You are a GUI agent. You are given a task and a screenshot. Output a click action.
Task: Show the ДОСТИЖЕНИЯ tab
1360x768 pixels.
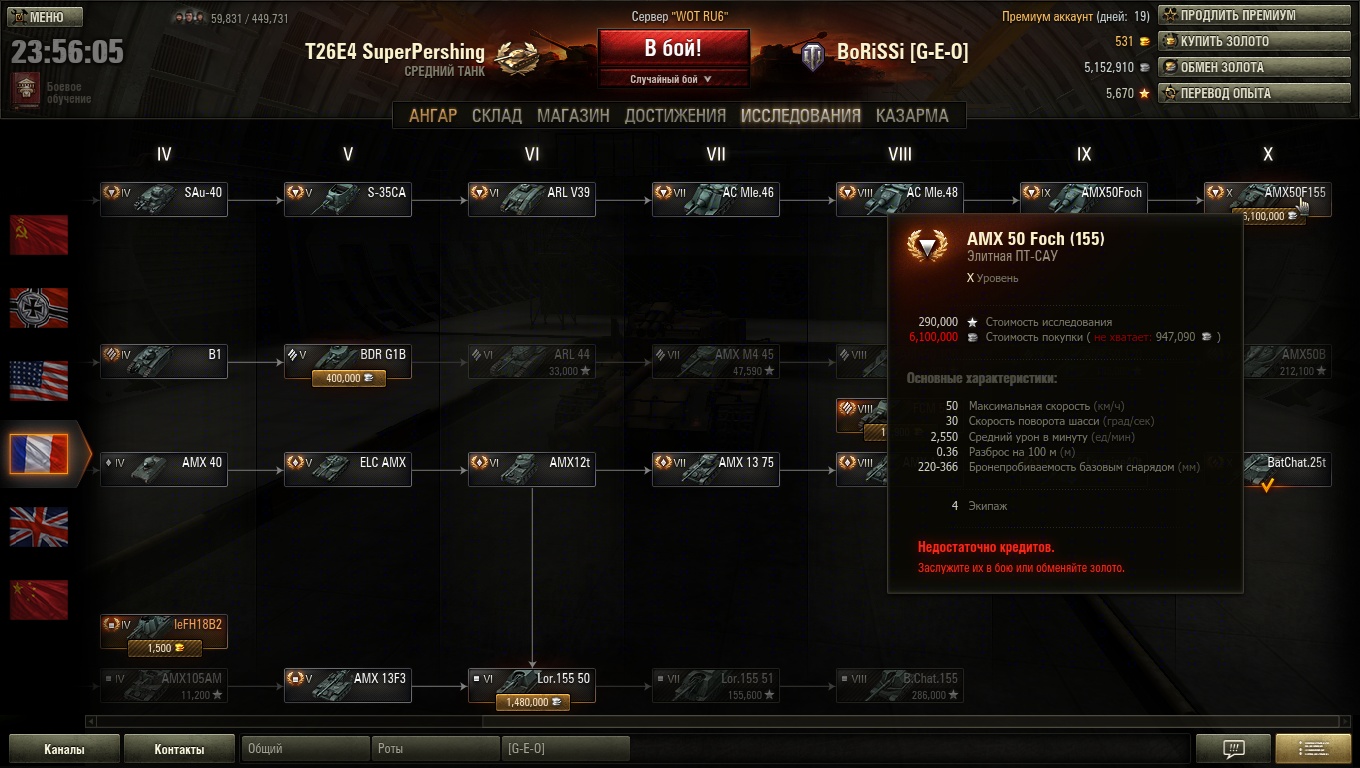675,116
